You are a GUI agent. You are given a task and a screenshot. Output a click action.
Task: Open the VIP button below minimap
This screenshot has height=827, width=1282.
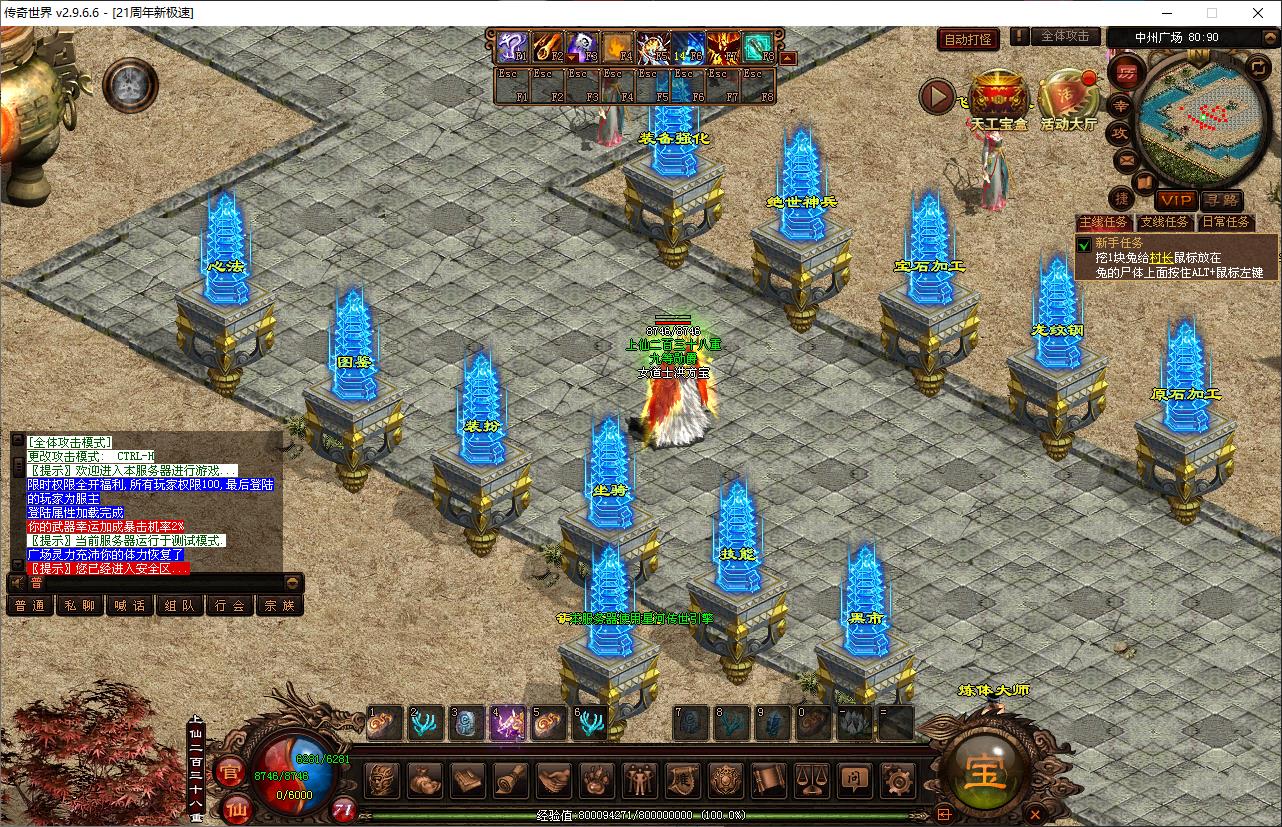coord(1176,200)
